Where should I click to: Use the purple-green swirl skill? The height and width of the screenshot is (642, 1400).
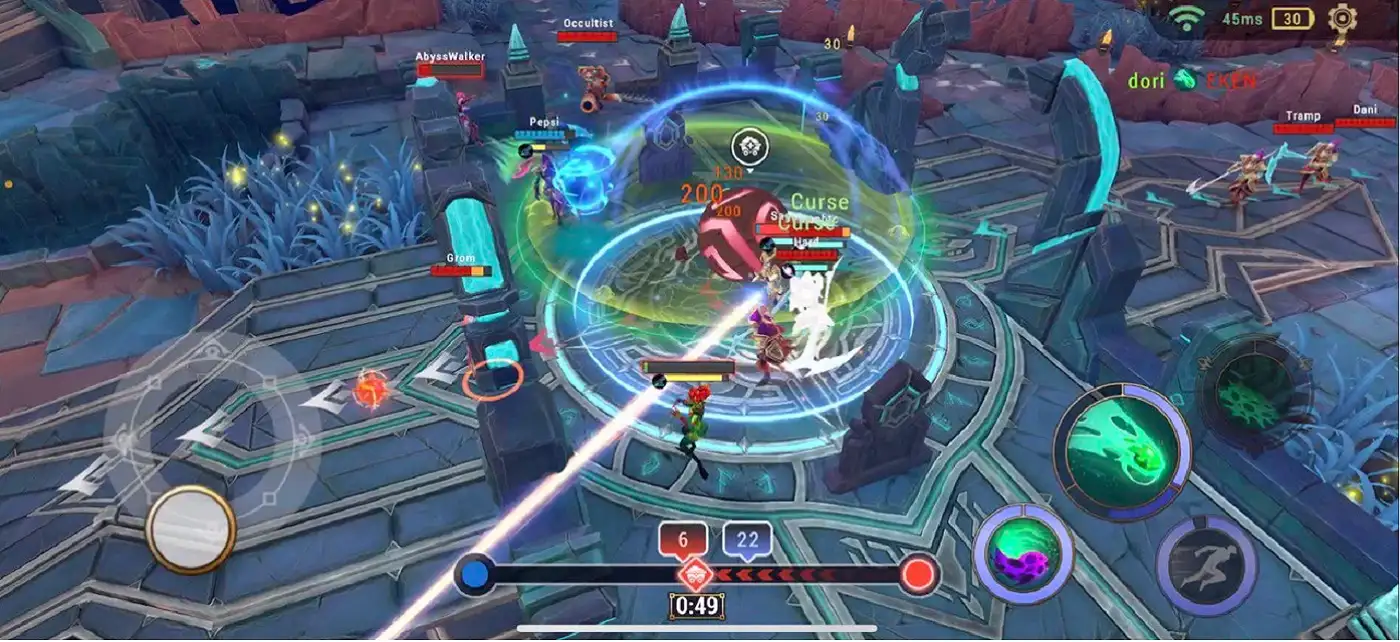(1022, 553)
